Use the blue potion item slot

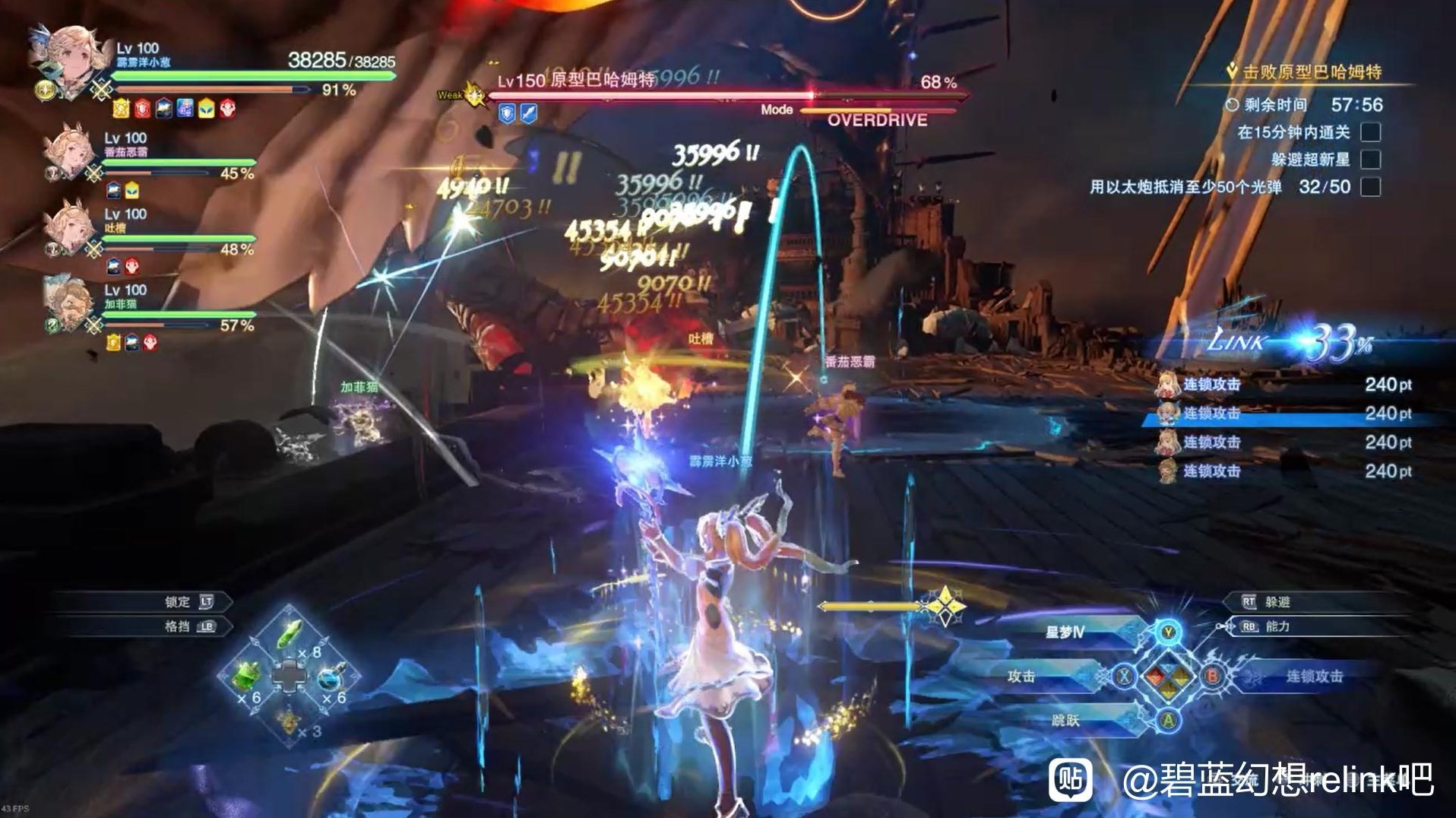[331, 677]
